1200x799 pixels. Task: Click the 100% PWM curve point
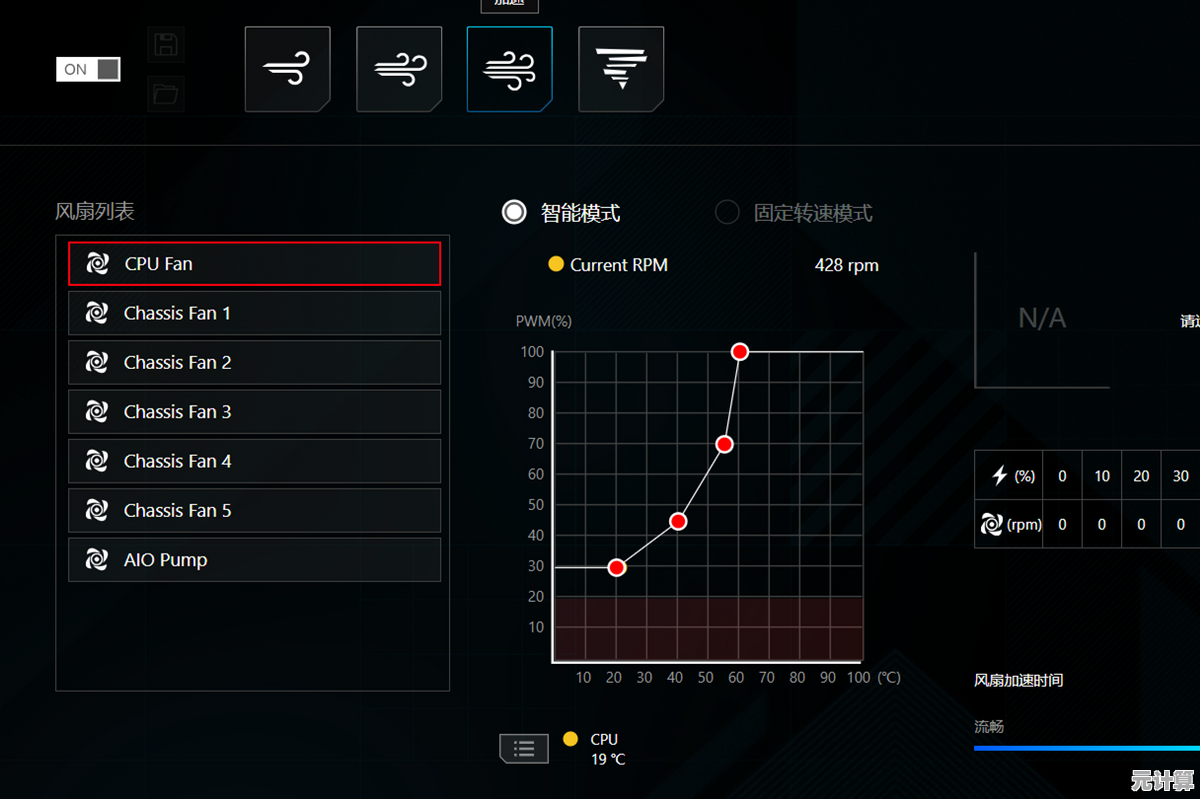pyautogui.click(x=740, y=352)
